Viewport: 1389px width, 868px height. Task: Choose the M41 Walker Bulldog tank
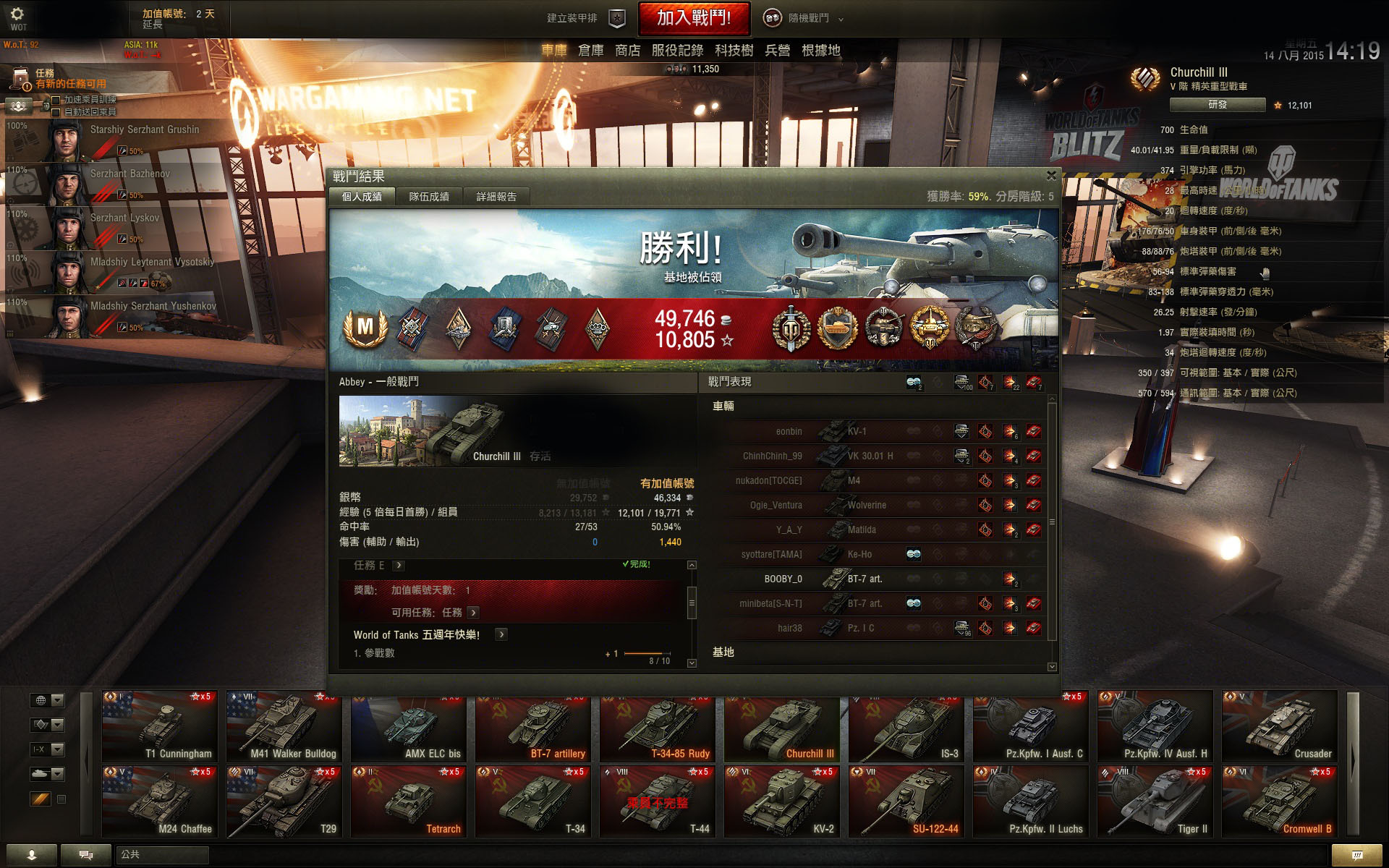click(284, 727)
